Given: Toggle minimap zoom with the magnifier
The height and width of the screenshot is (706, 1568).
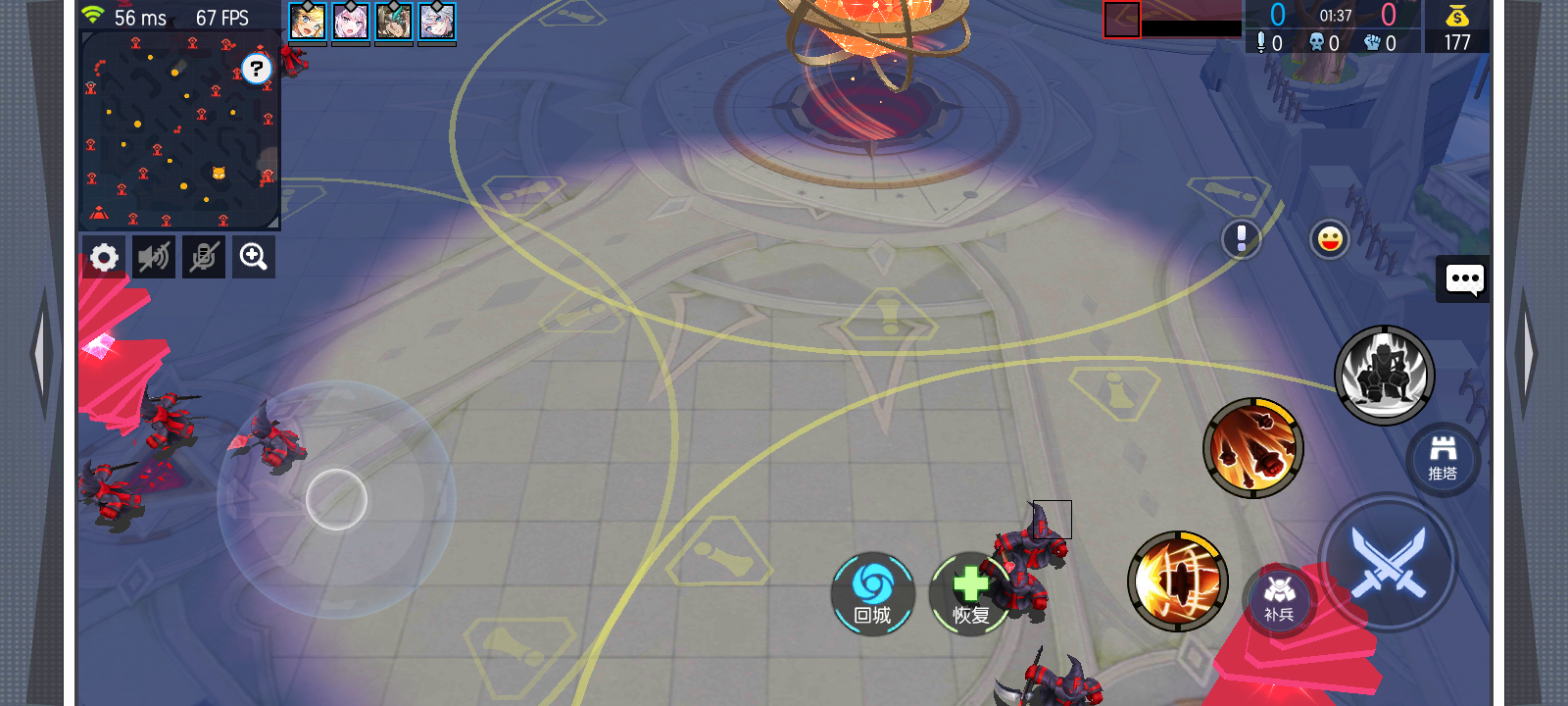Looking at the screenshot, I should (x=253, y=256).
